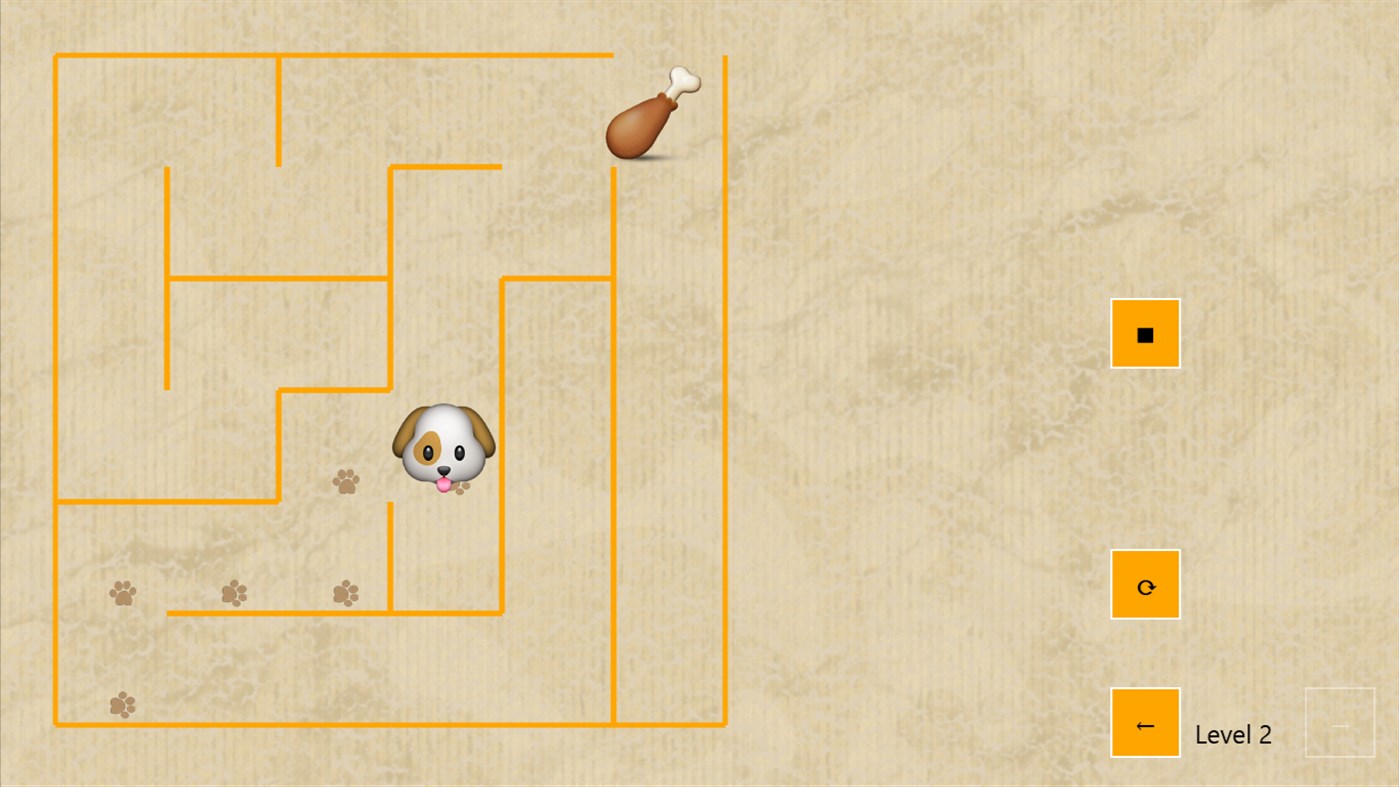The image size is (1399, 787).
Task: Click the square Stop button
Action: (1144, 332)
